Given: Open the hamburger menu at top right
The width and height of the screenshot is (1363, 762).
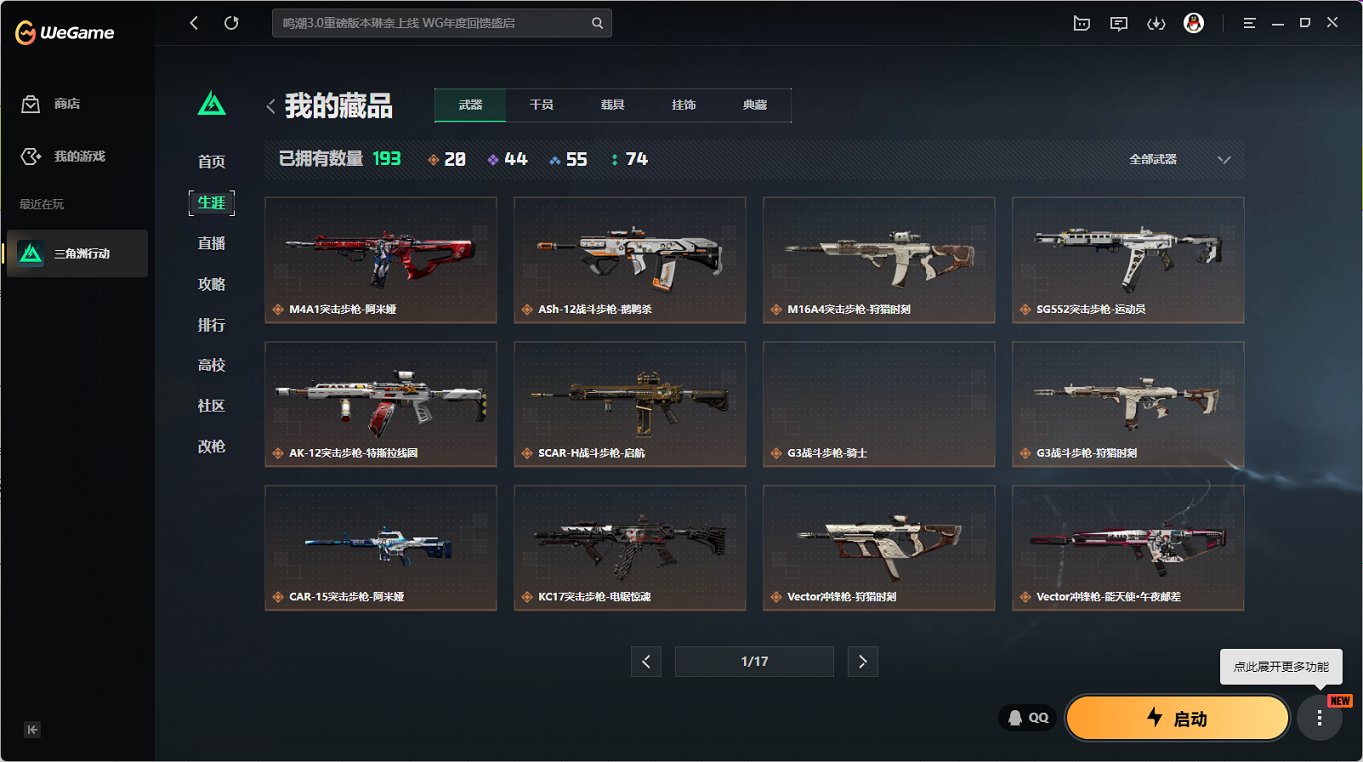Looking at the screenshot, I should click(x=1249, y=22).
